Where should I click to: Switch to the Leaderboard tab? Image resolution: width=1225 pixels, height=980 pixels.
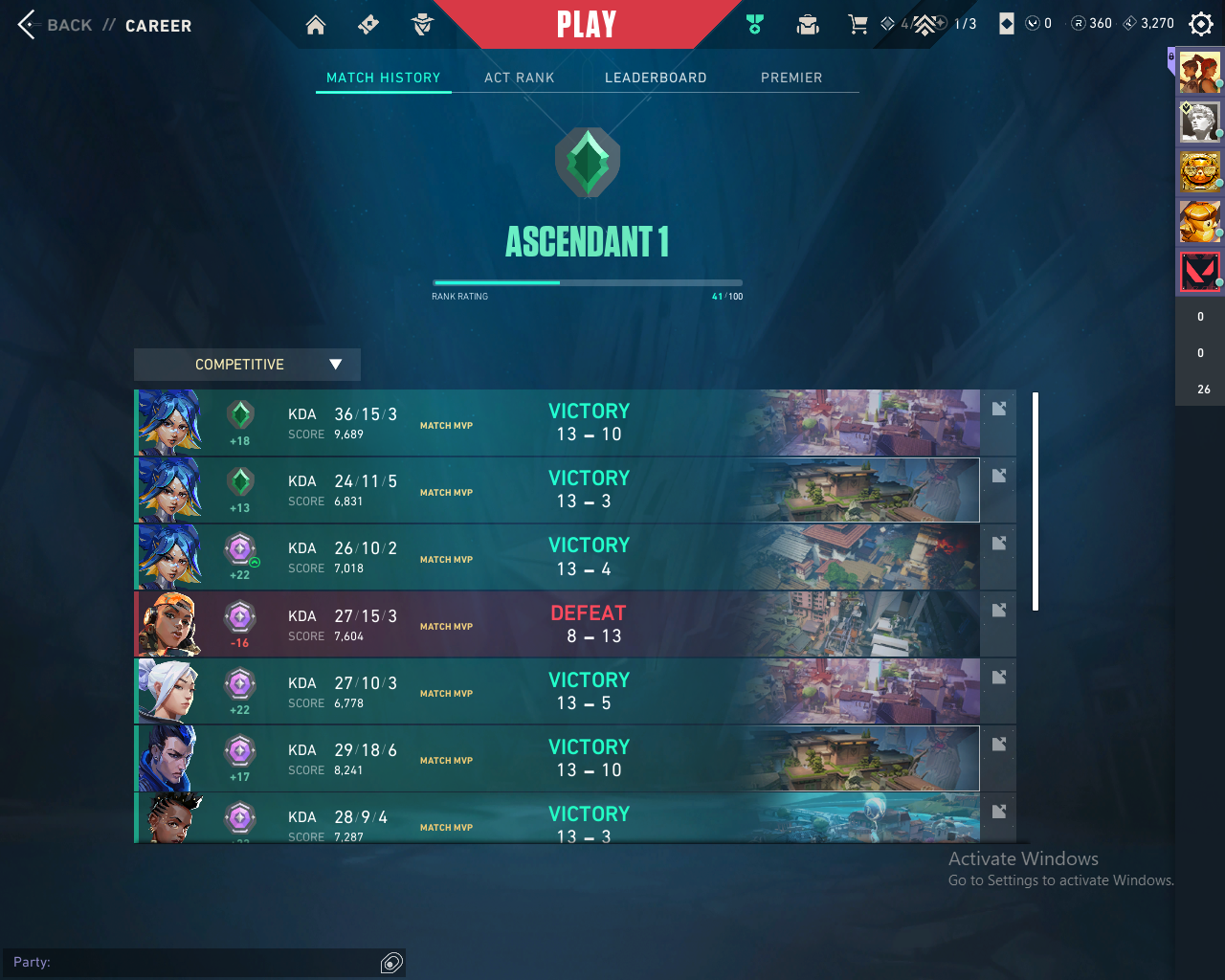[656, 78]
